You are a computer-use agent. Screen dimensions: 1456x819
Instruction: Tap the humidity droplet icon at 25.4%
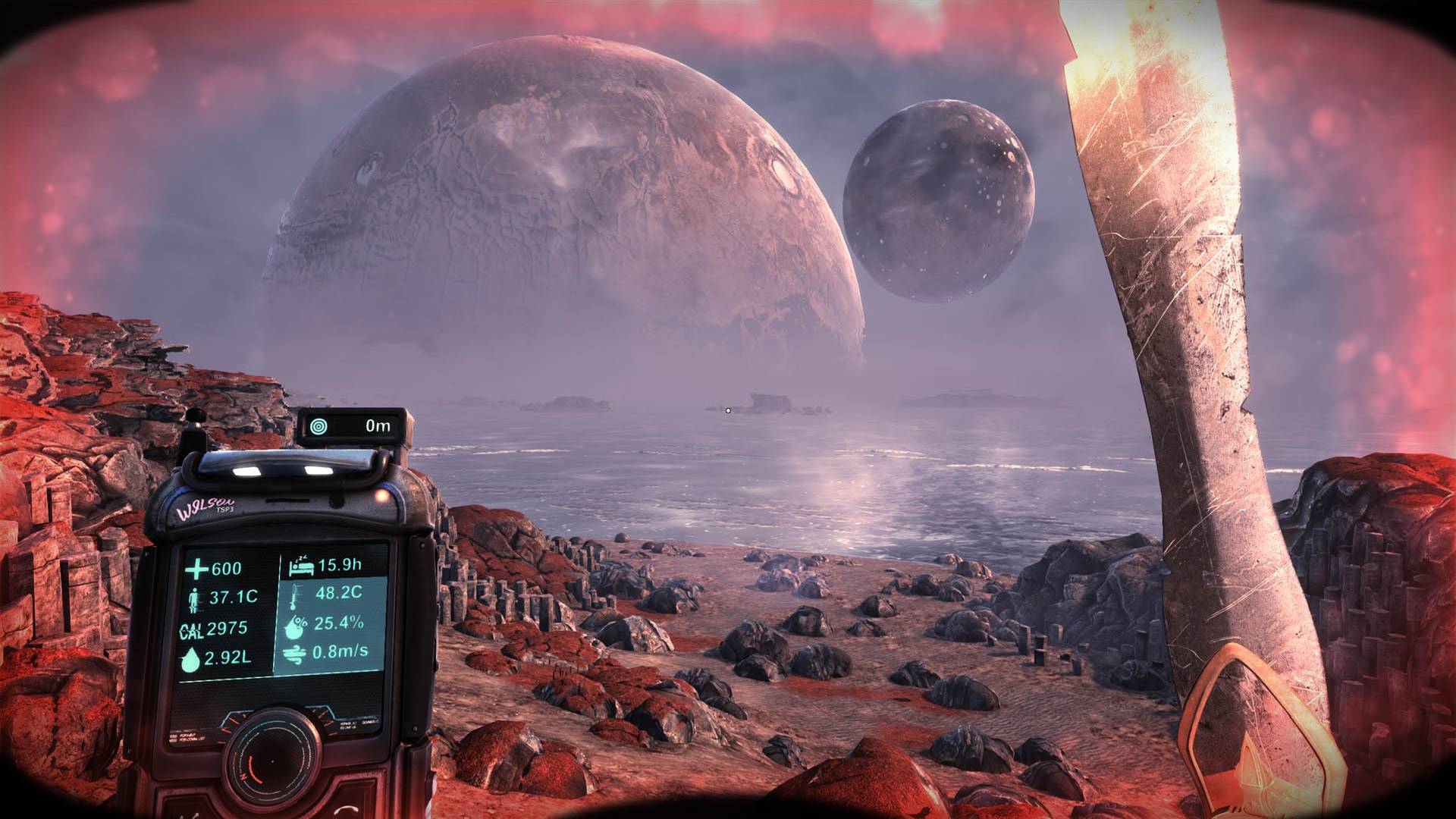(x=295, y=628)
